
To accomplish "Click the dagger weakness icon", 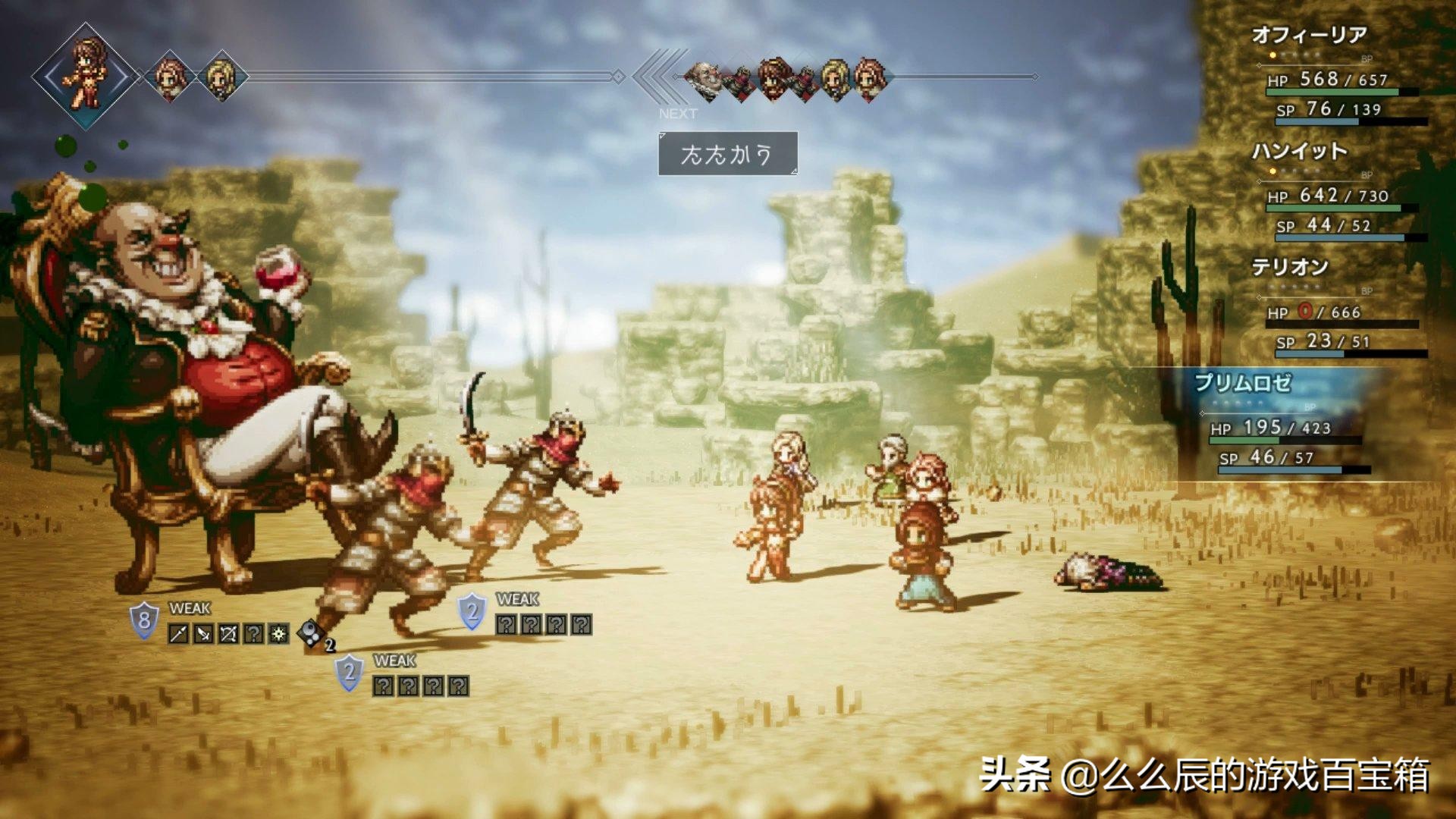I will (x=203, y=634).
